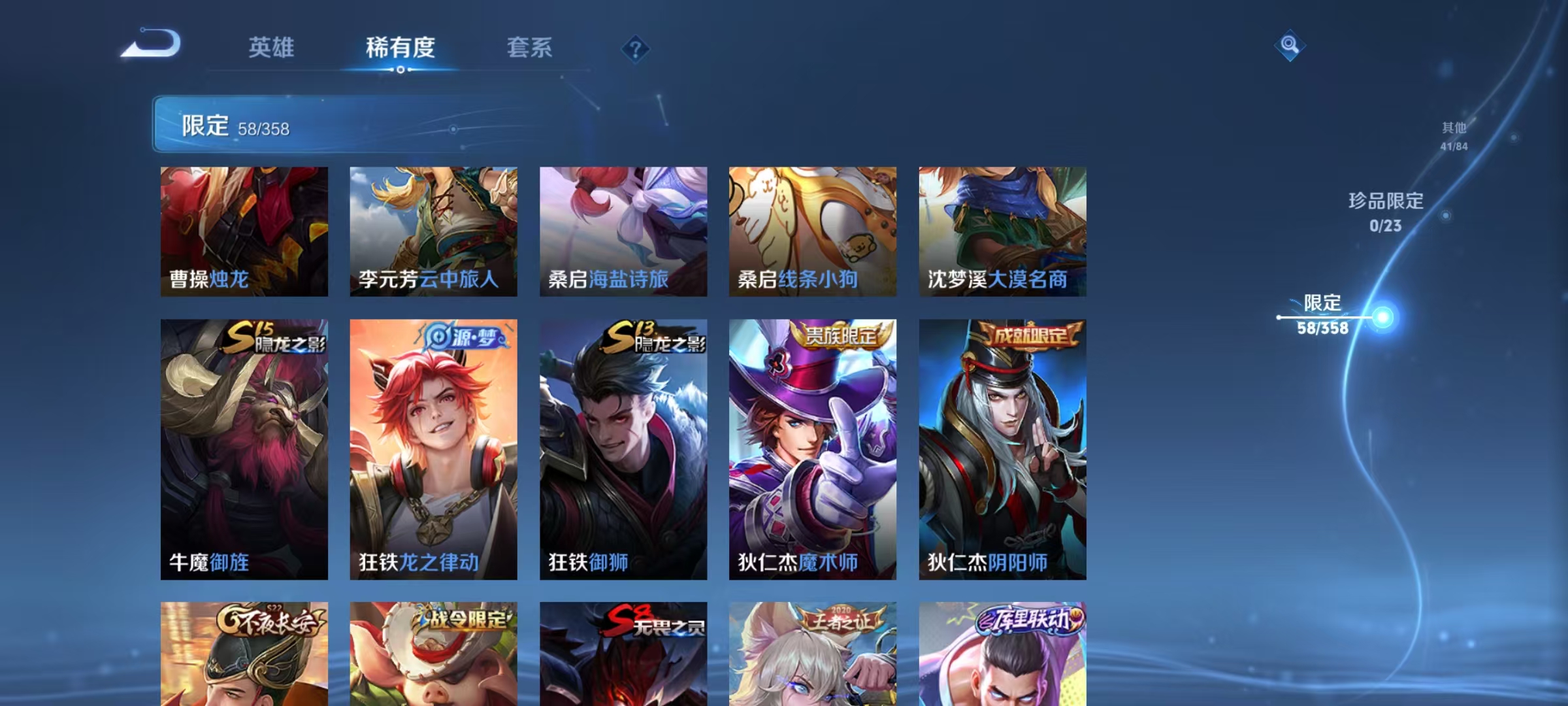Open the 狄仁杰魔术师 skin

(812, 451)
